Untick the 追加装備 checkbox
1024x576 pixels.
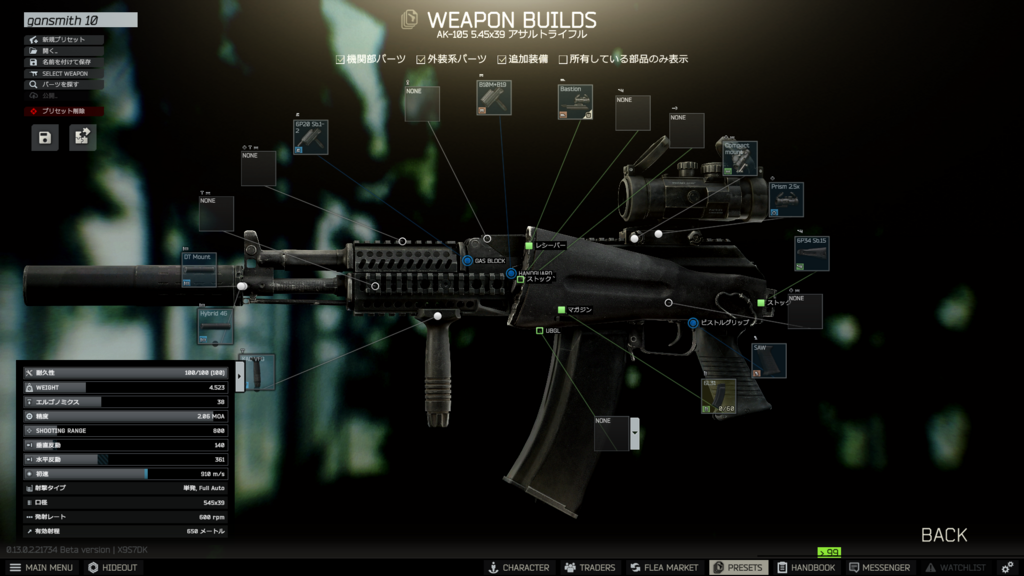coord(502,59)
